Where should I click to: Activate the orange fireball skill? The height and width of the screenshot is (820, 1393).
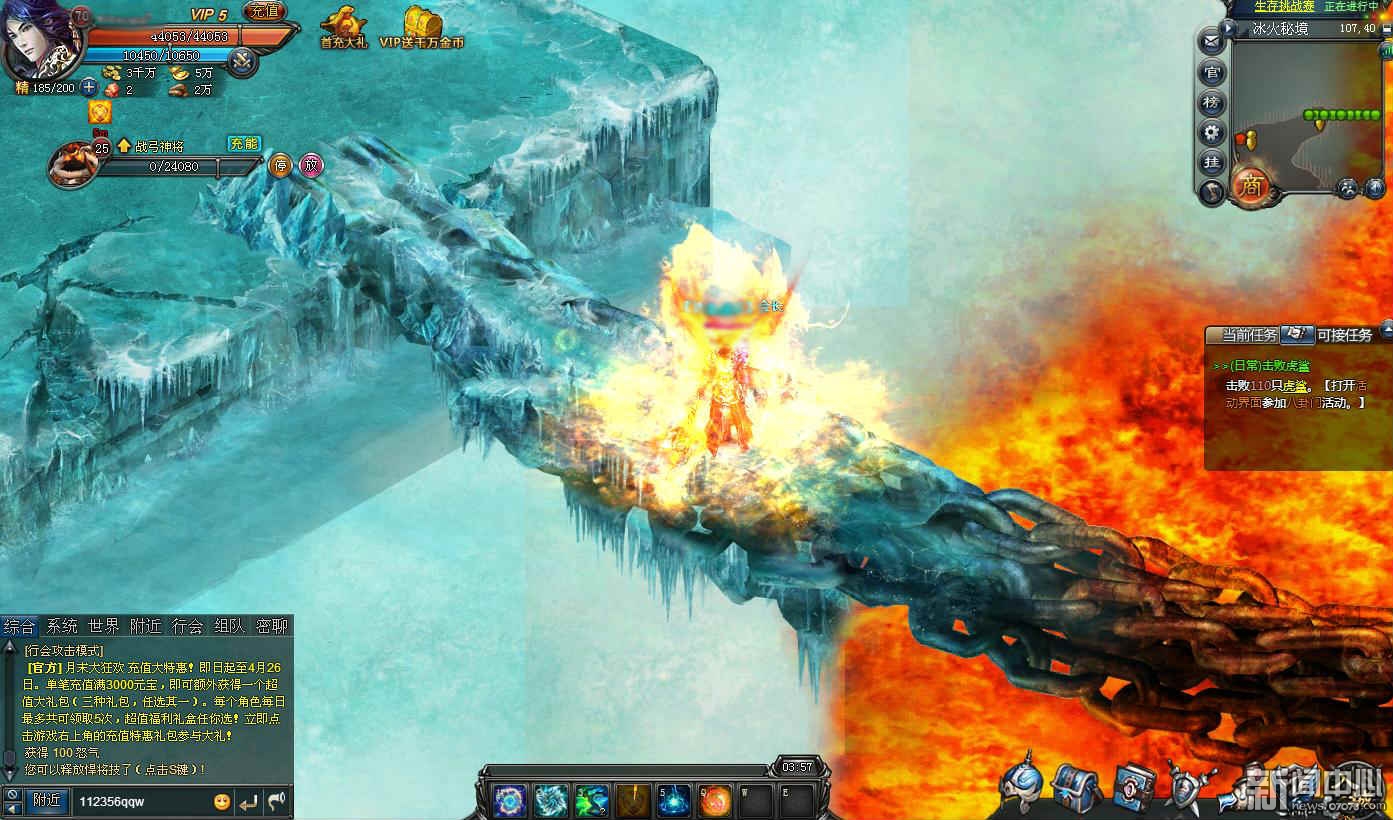click(715, 800)
